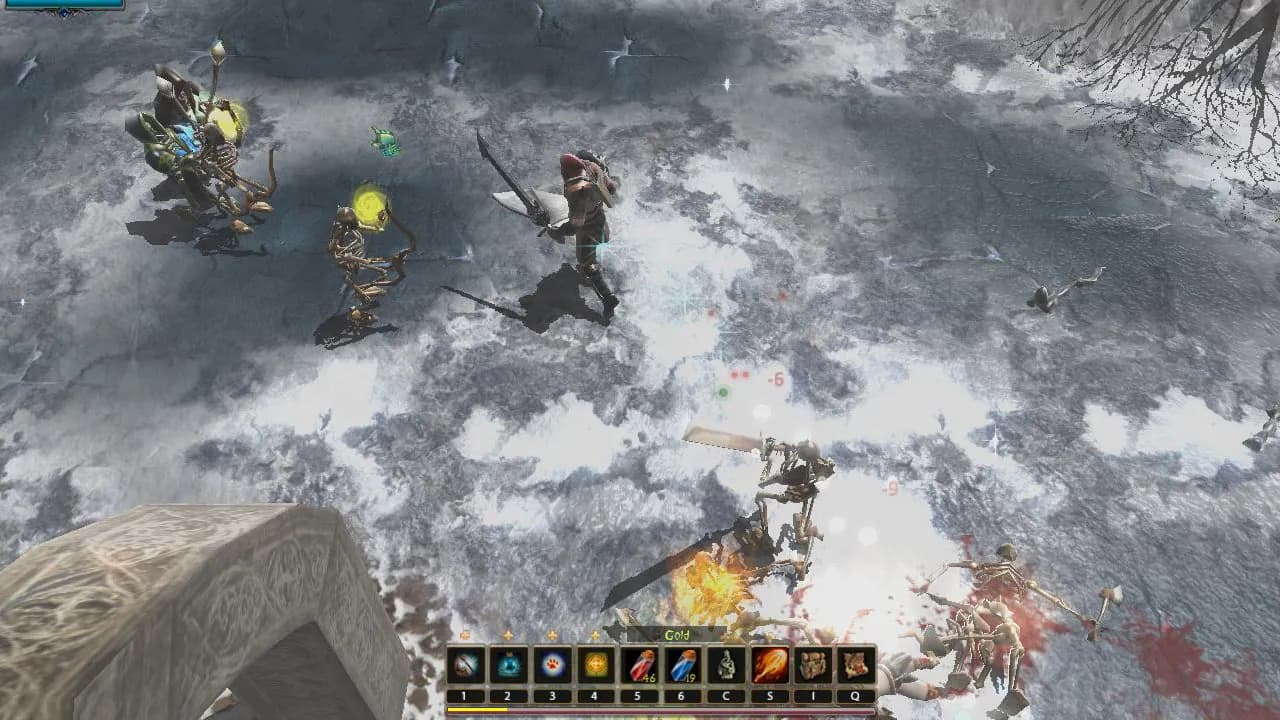Open character stats with the C slot icon
Screen dimensions: 1280x720
click(x=724, y=665)
